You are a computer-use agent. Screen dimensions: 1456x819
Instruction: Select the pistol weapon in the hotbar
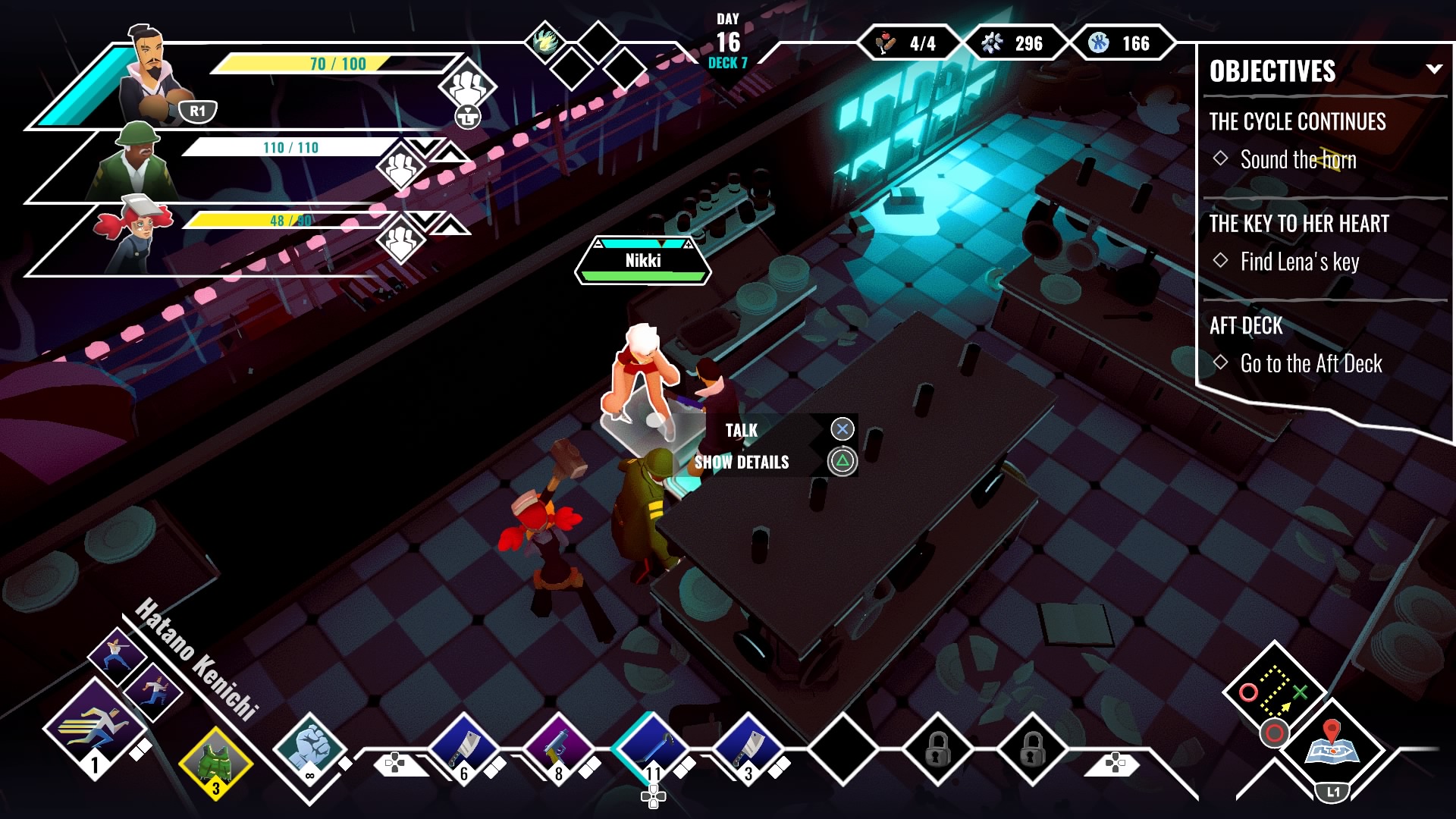[x=559, y=751]
